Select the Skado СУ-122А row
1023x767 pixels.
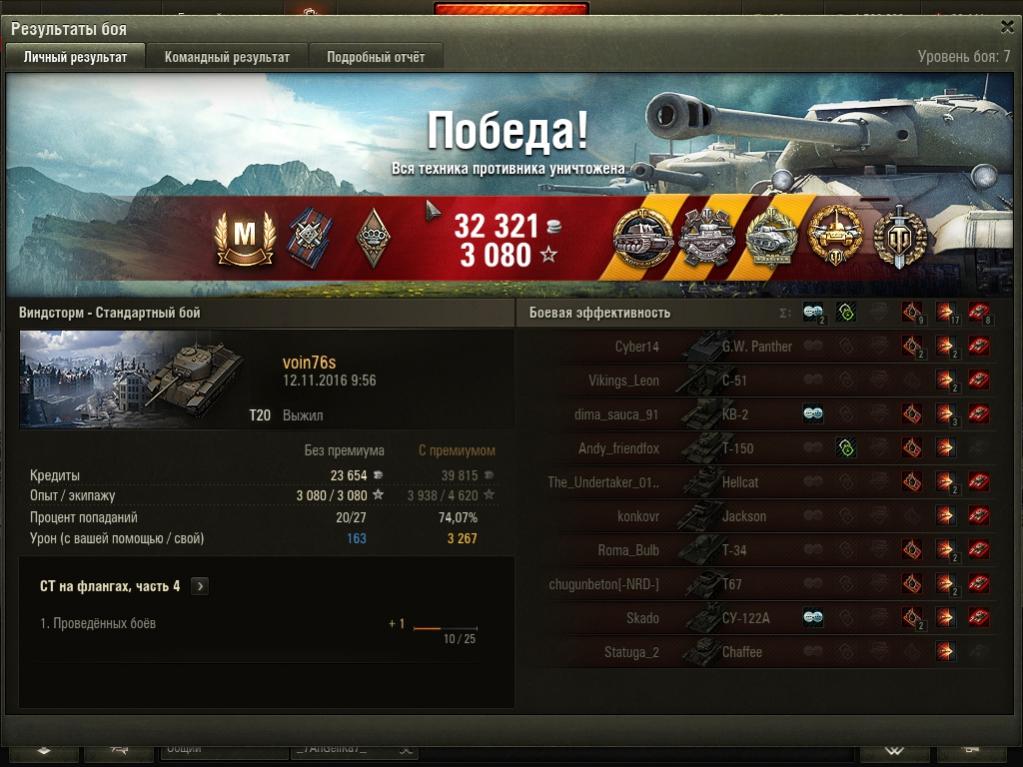click(760, 619)
